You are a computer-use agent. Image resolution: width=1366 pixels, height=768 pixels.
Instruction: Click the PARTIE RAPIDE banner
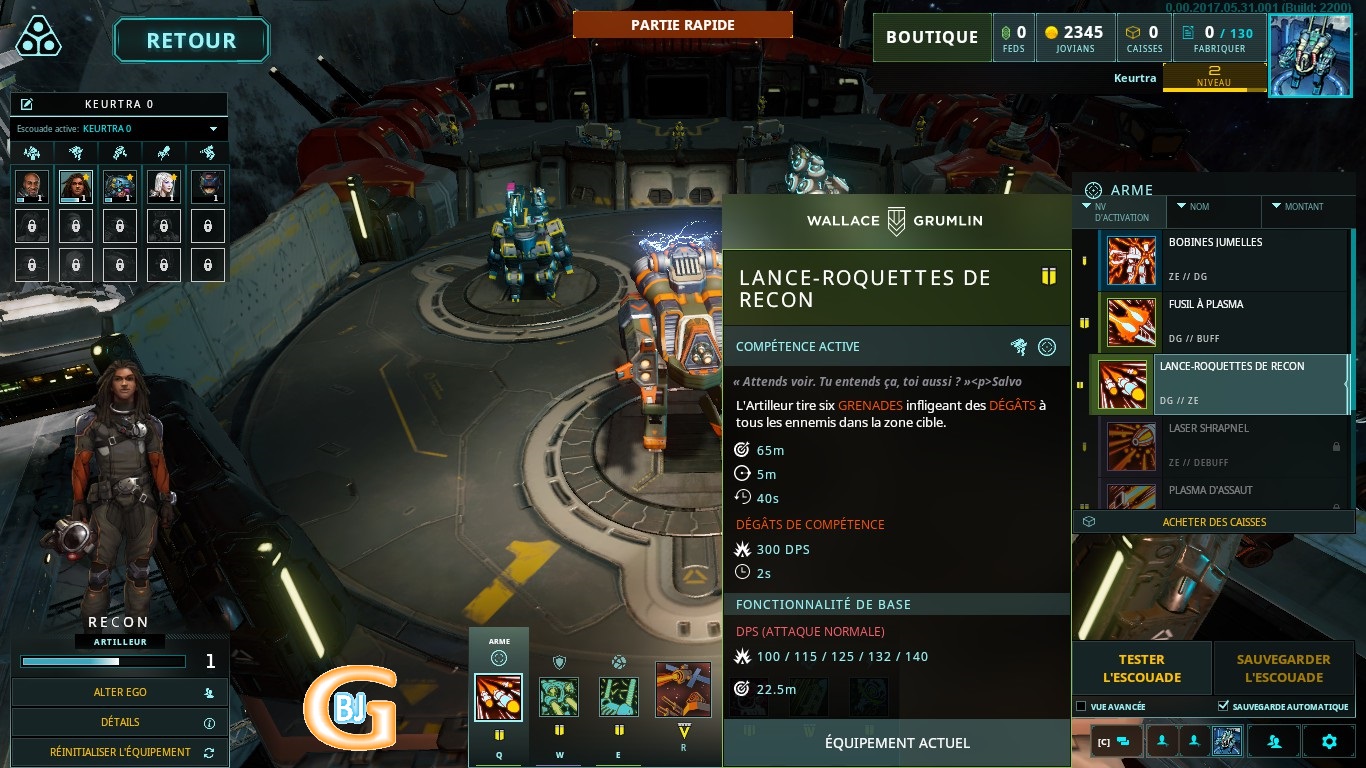[x=683, y=25]
